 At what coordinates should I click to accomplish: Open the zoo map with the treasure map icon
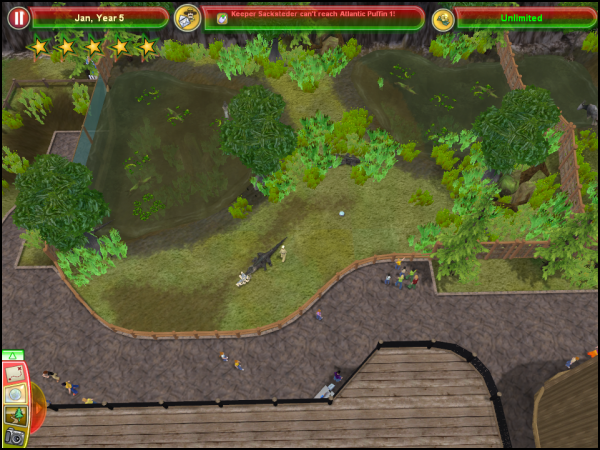click(x=14, y=374)
